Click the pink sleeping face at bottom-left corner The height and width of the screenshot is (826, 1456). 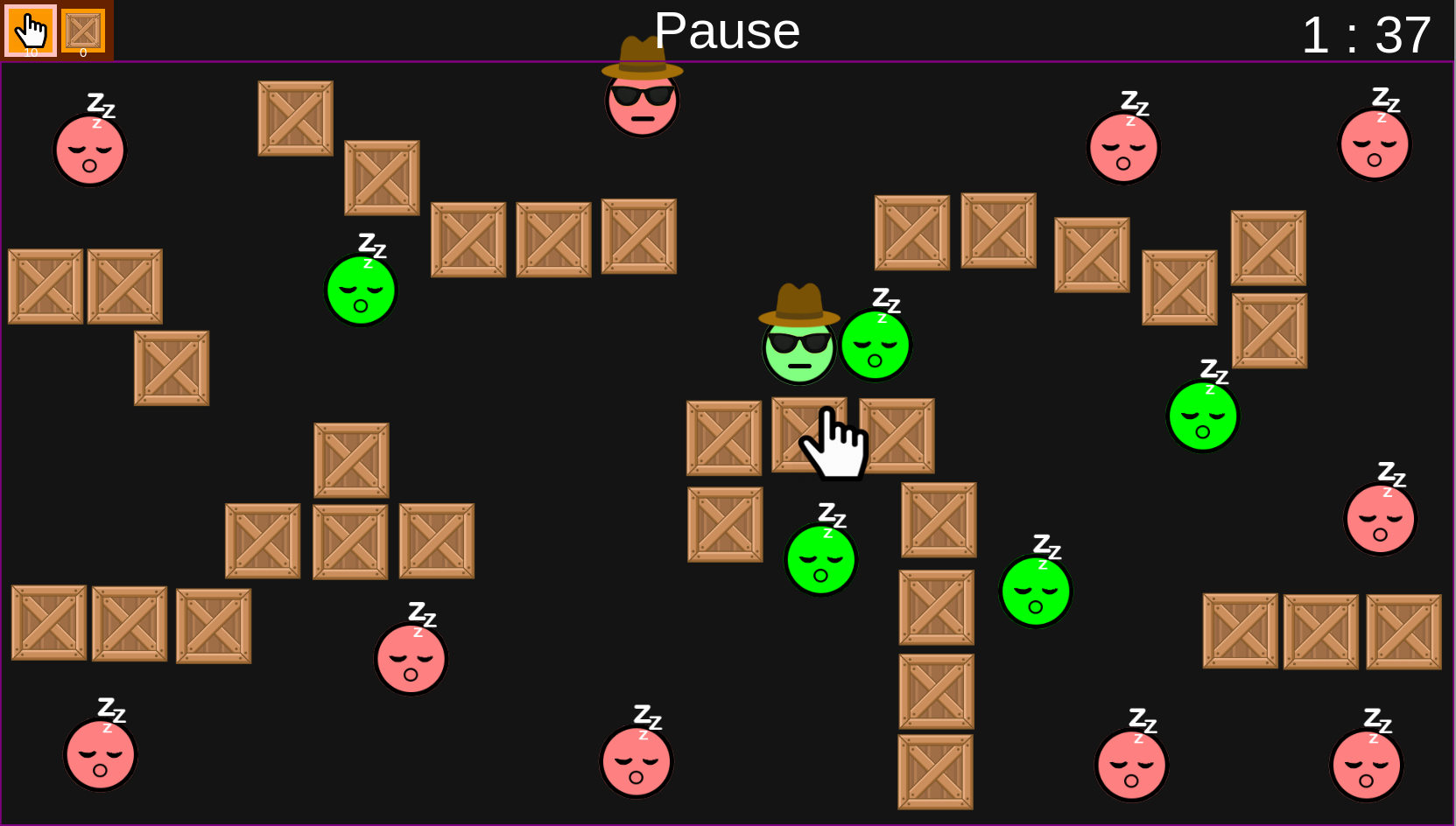(100, 756)
